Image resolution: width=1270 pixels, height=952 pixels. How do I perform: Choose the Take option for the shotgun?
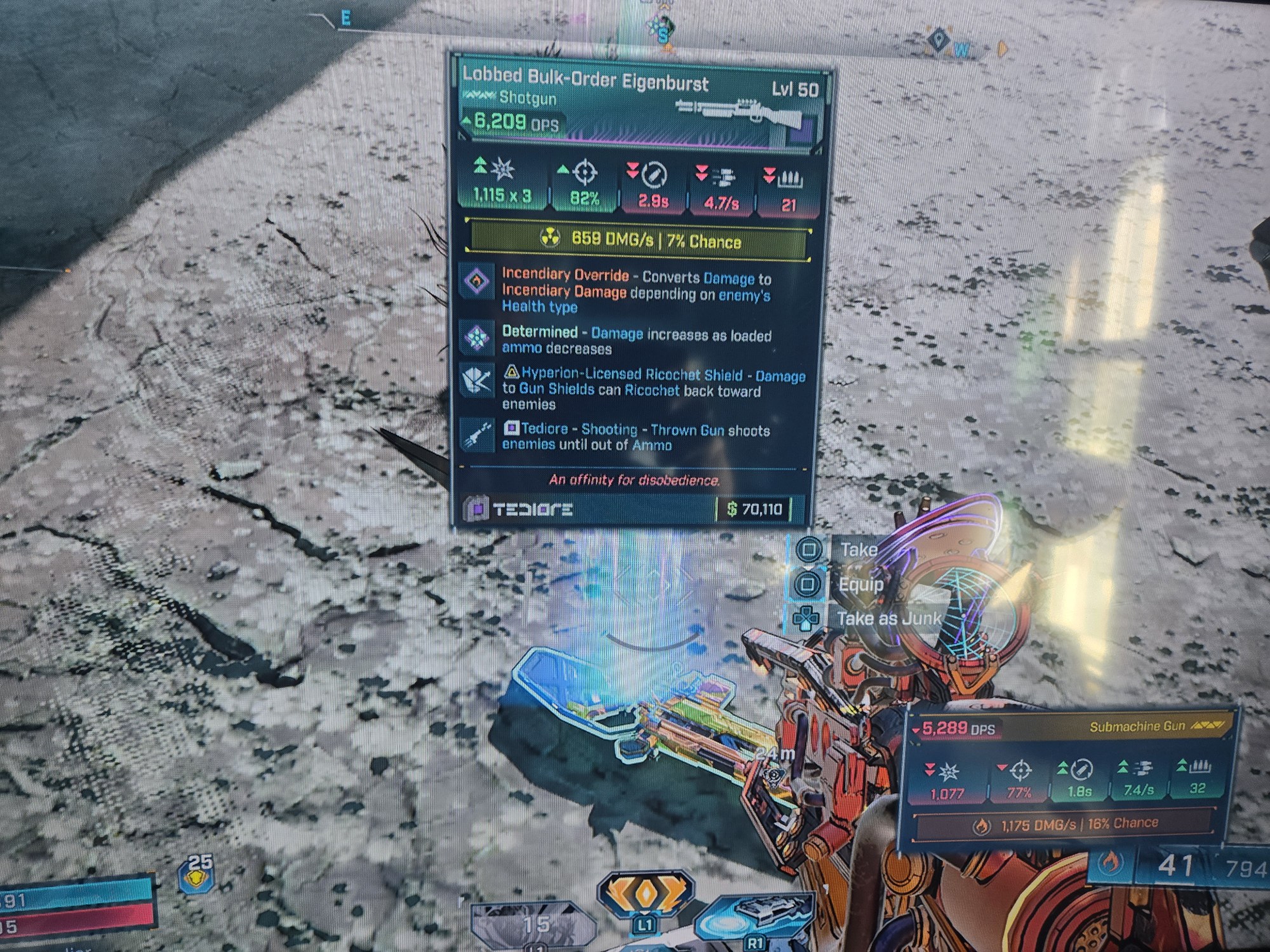tap(857, 550)
